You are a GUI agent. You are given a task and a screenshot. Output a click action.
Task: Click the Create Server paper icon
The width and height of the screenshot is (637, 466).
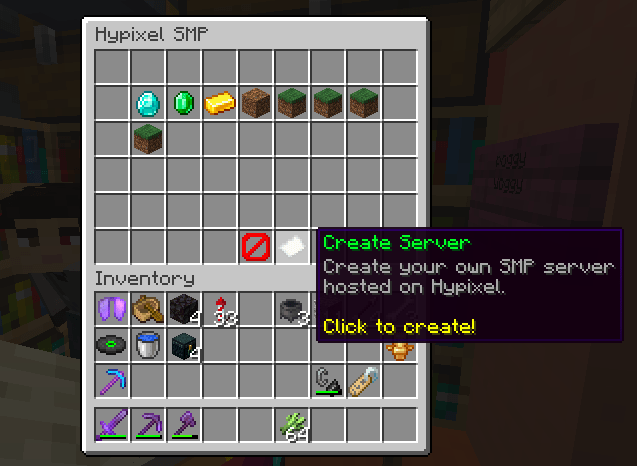[x=292, y=246]
